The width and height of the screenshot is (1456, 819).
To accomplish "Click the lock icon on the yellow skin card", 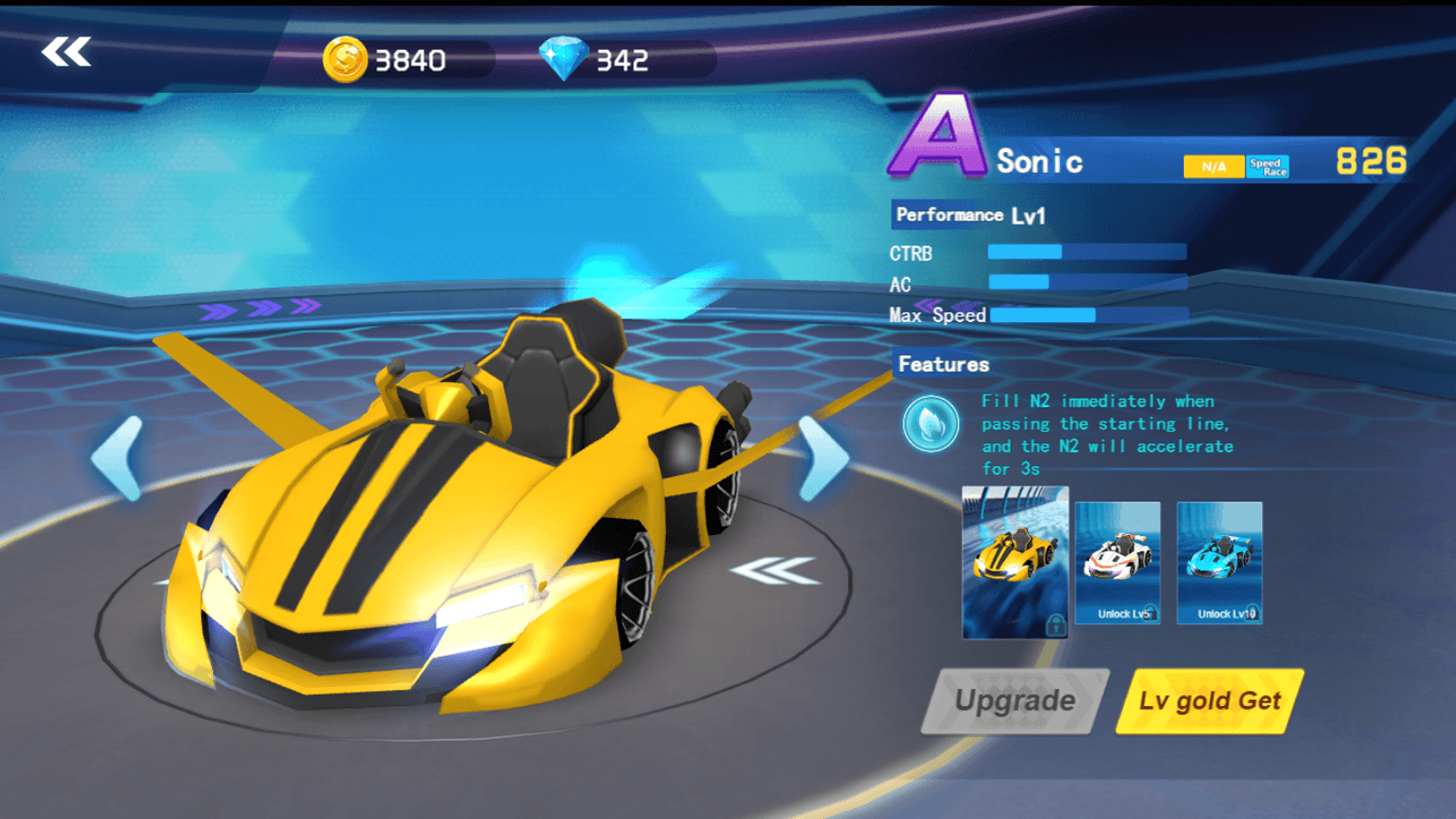I will 1056,628.
